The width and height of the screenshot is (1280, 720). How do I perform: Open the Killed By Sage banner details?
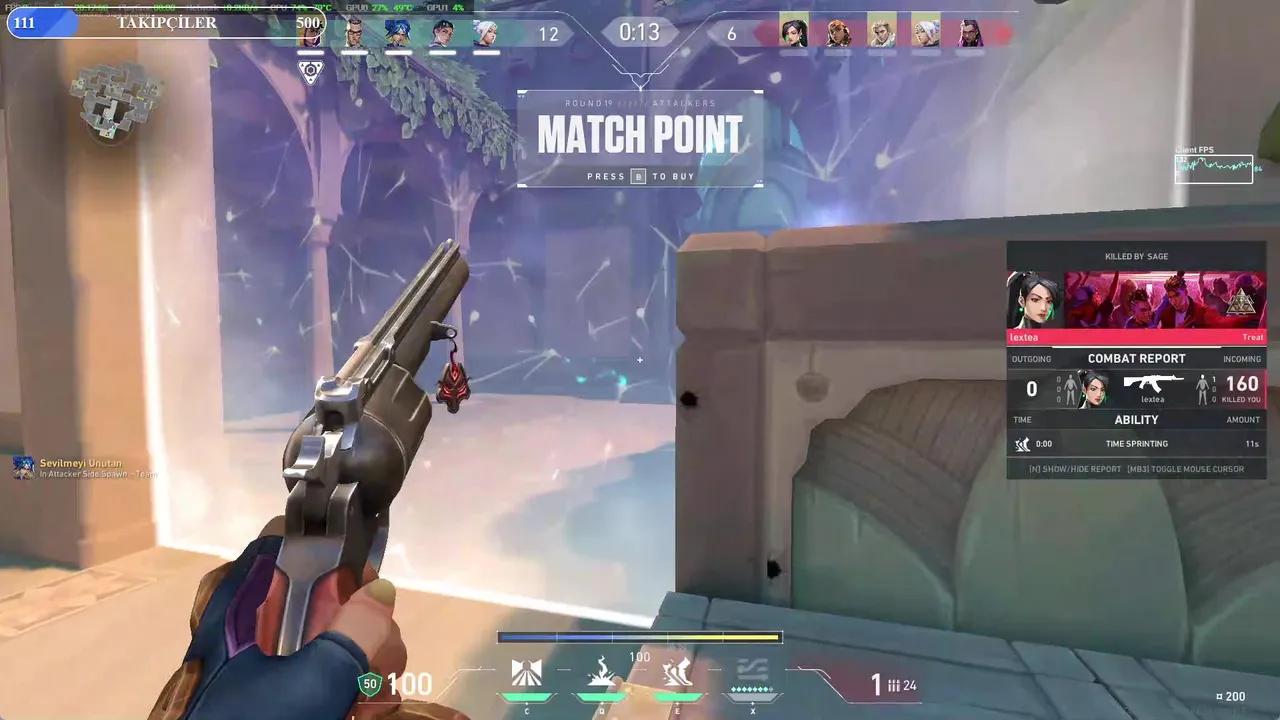[1136, 256]
